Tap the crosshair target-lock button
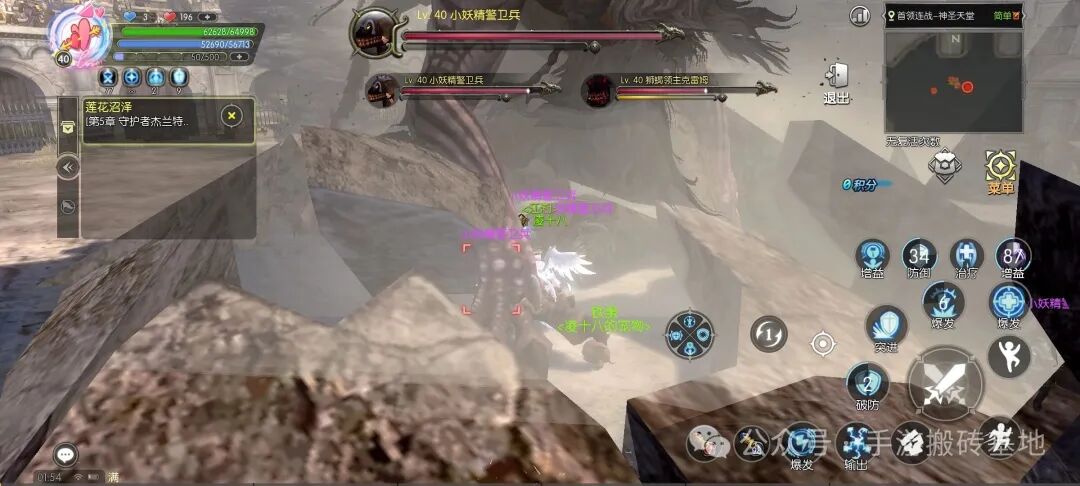This screenshot has width=1080, height=486. pos(822,344)
